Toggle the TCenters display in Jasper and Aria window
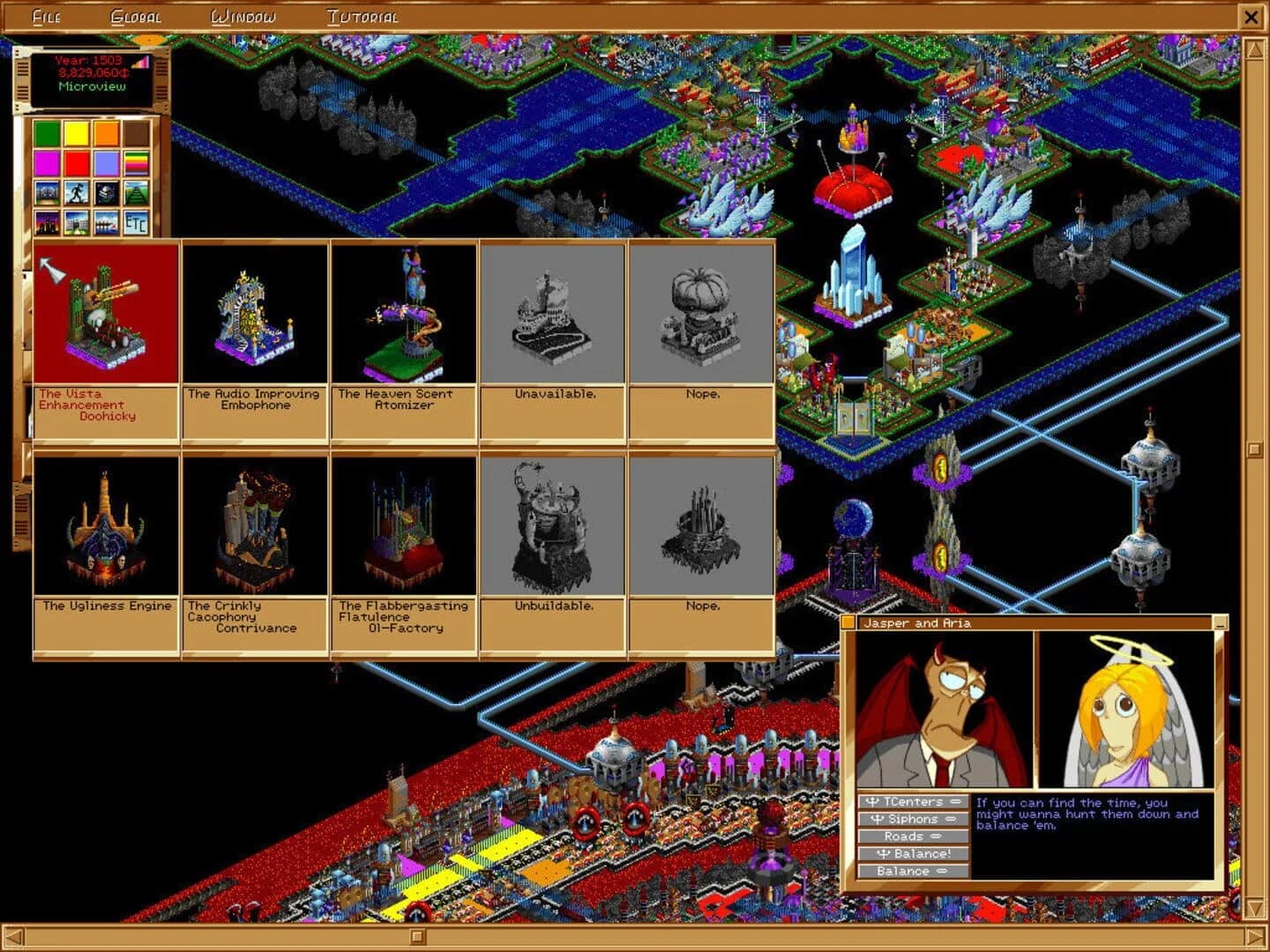1270x952 pixels. point(910,802)
